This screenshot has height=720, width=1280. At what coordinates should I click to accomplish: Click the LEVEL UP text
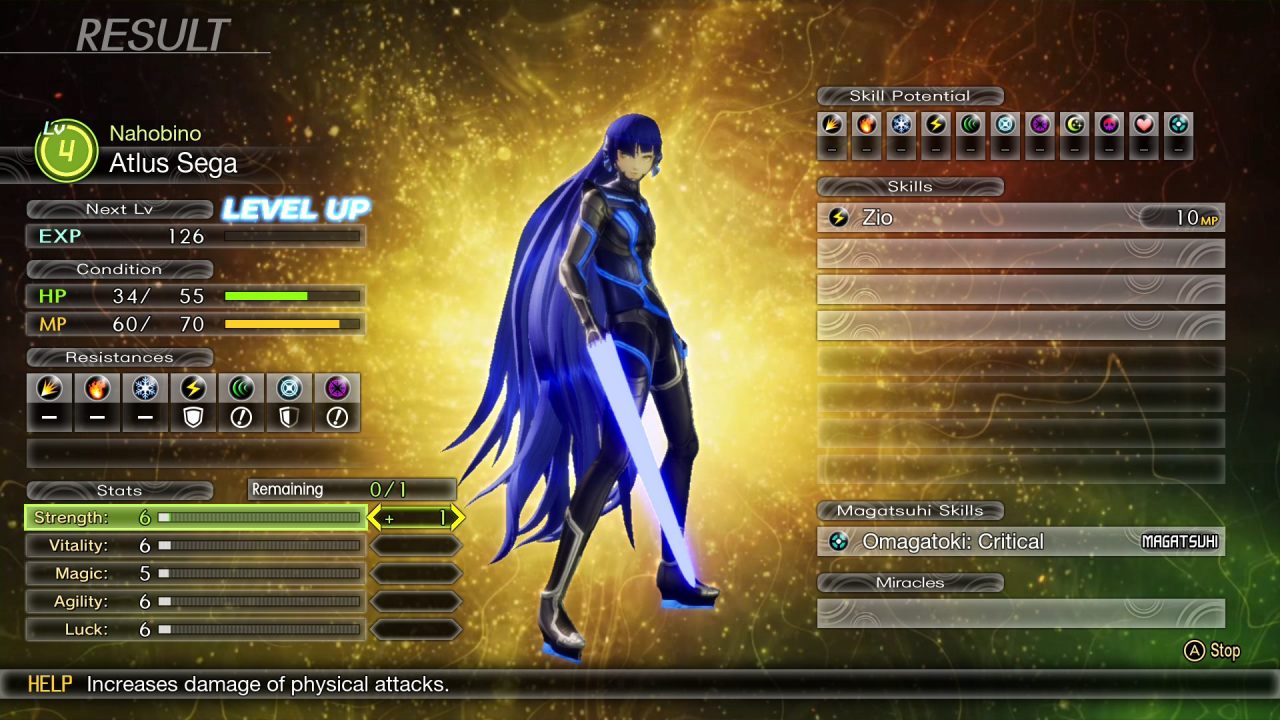(x=295, y=210)
